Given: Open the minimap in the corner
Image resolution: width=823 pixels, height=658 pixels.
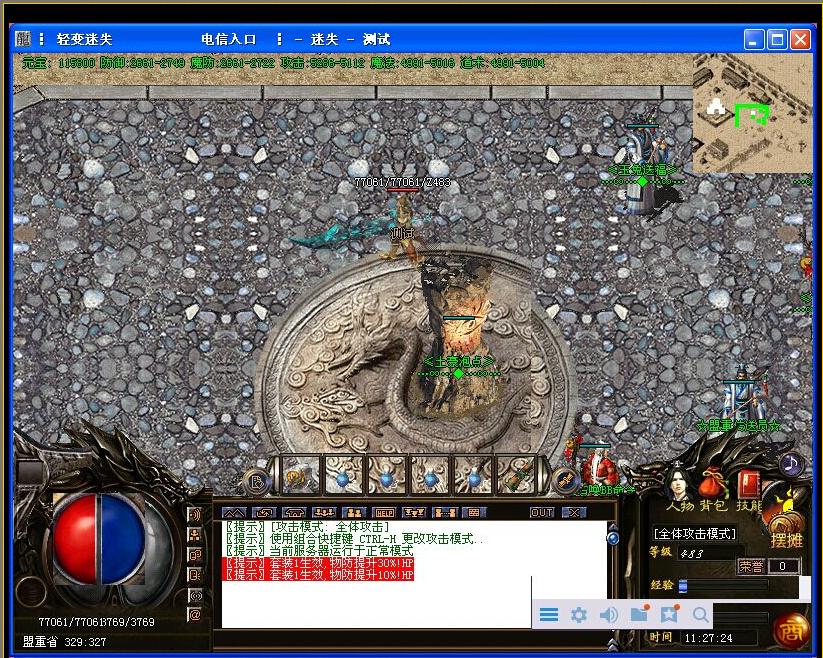Looking at the screenshot, I should point(752,113).
